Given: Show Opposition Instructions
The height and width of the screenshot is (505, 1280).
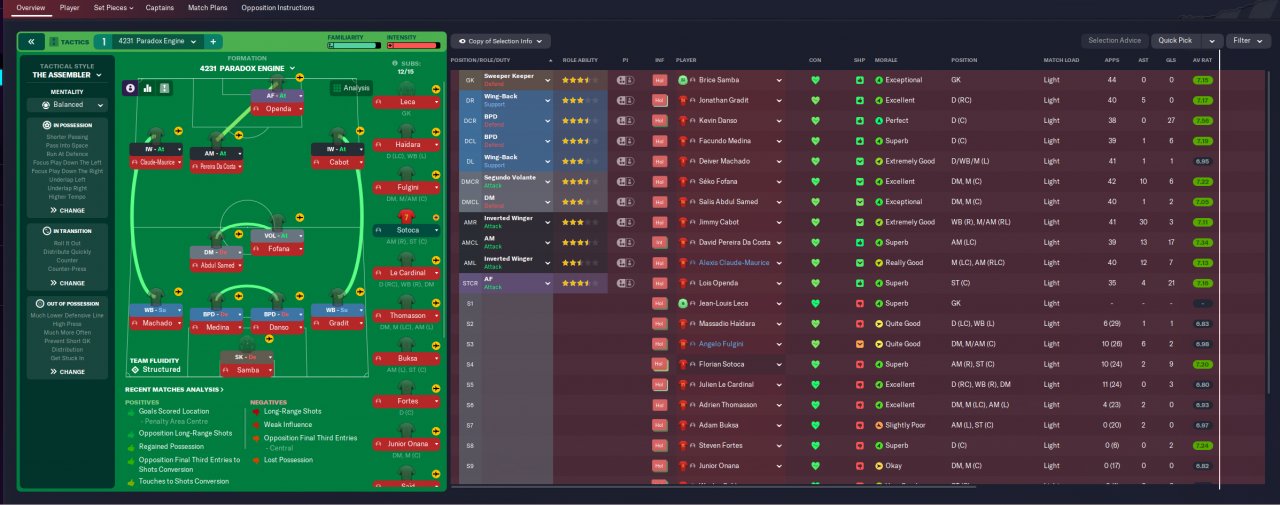Looking at the screenshot, I should 278,7.
